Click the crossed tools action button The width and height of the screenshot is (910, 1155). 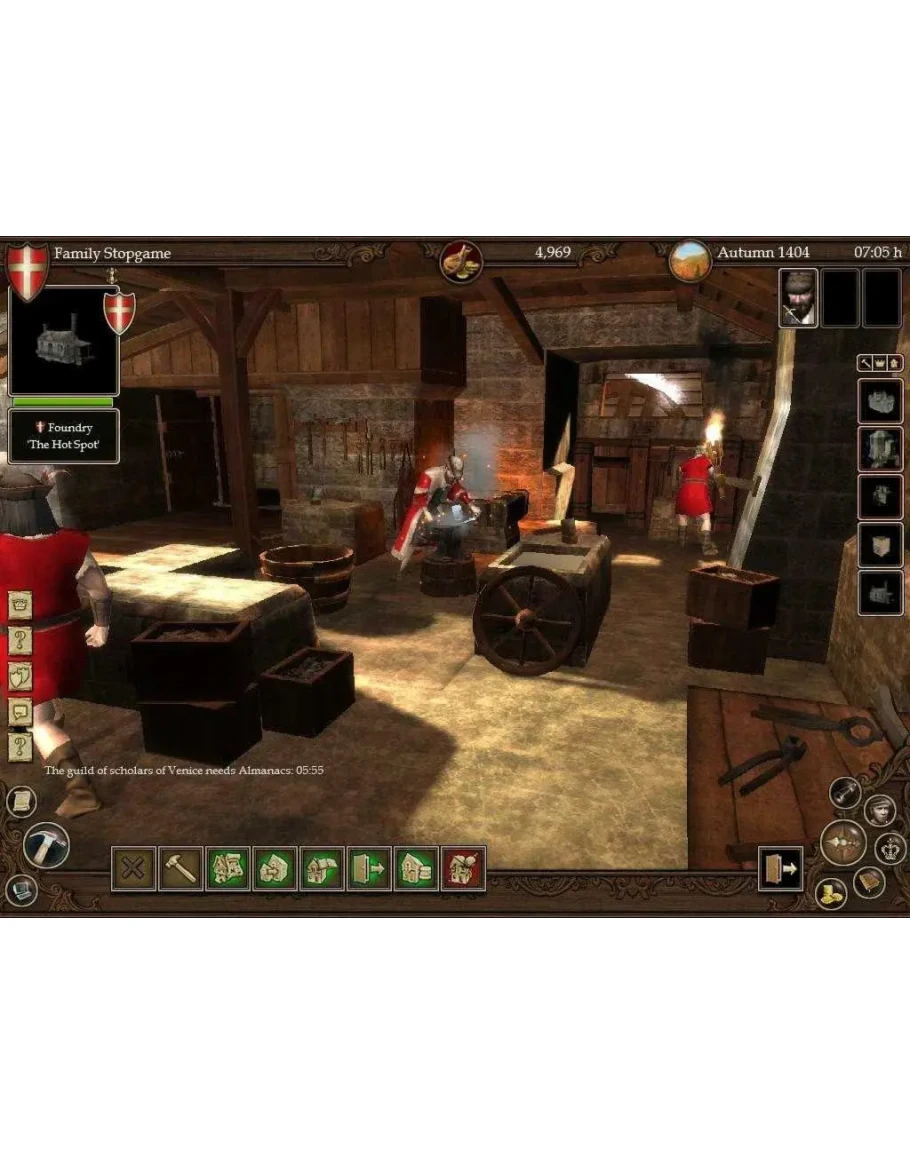tap(133, 868)
